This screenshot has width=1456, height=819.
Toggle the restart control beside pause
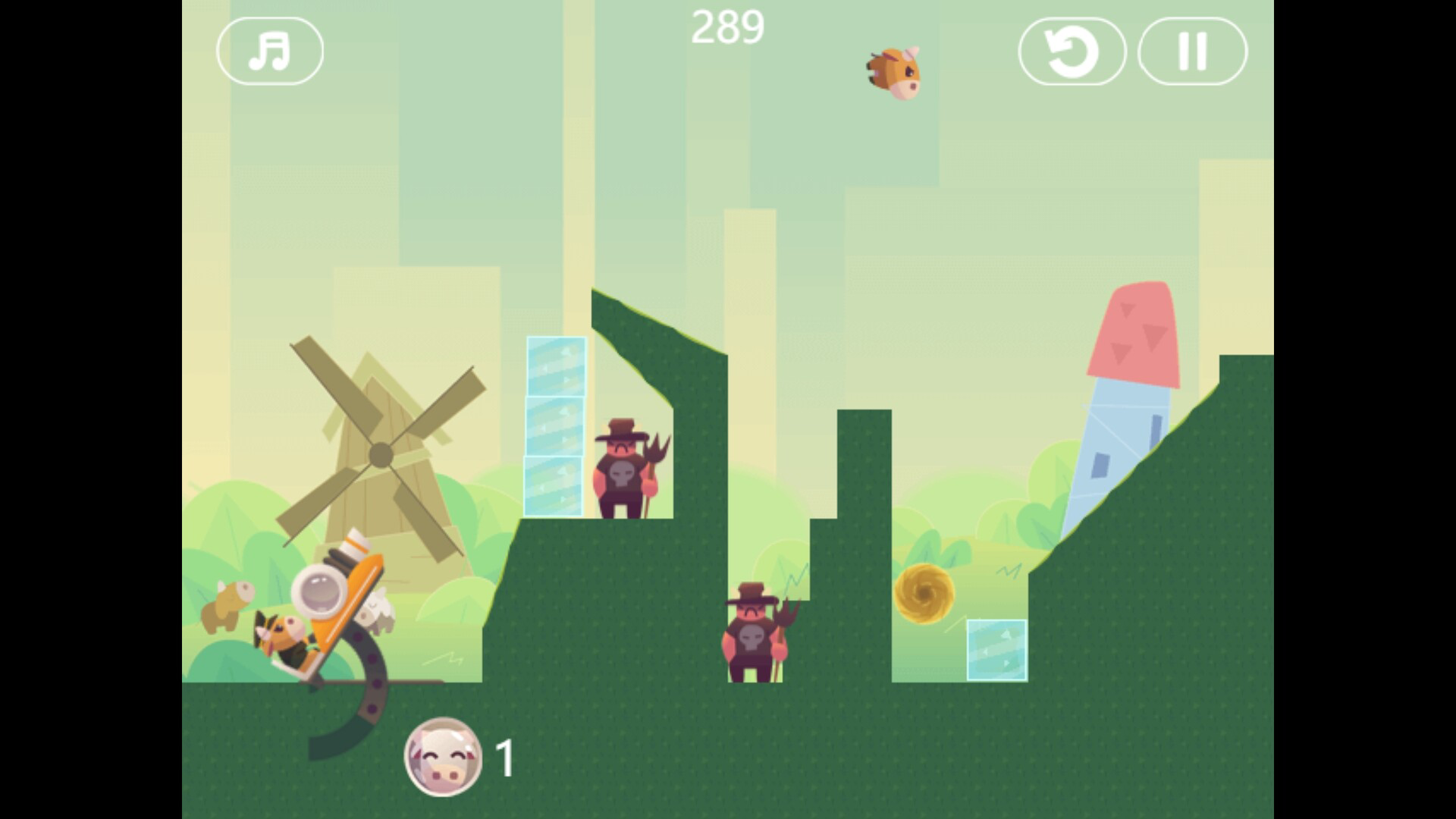pos(1074,50)
